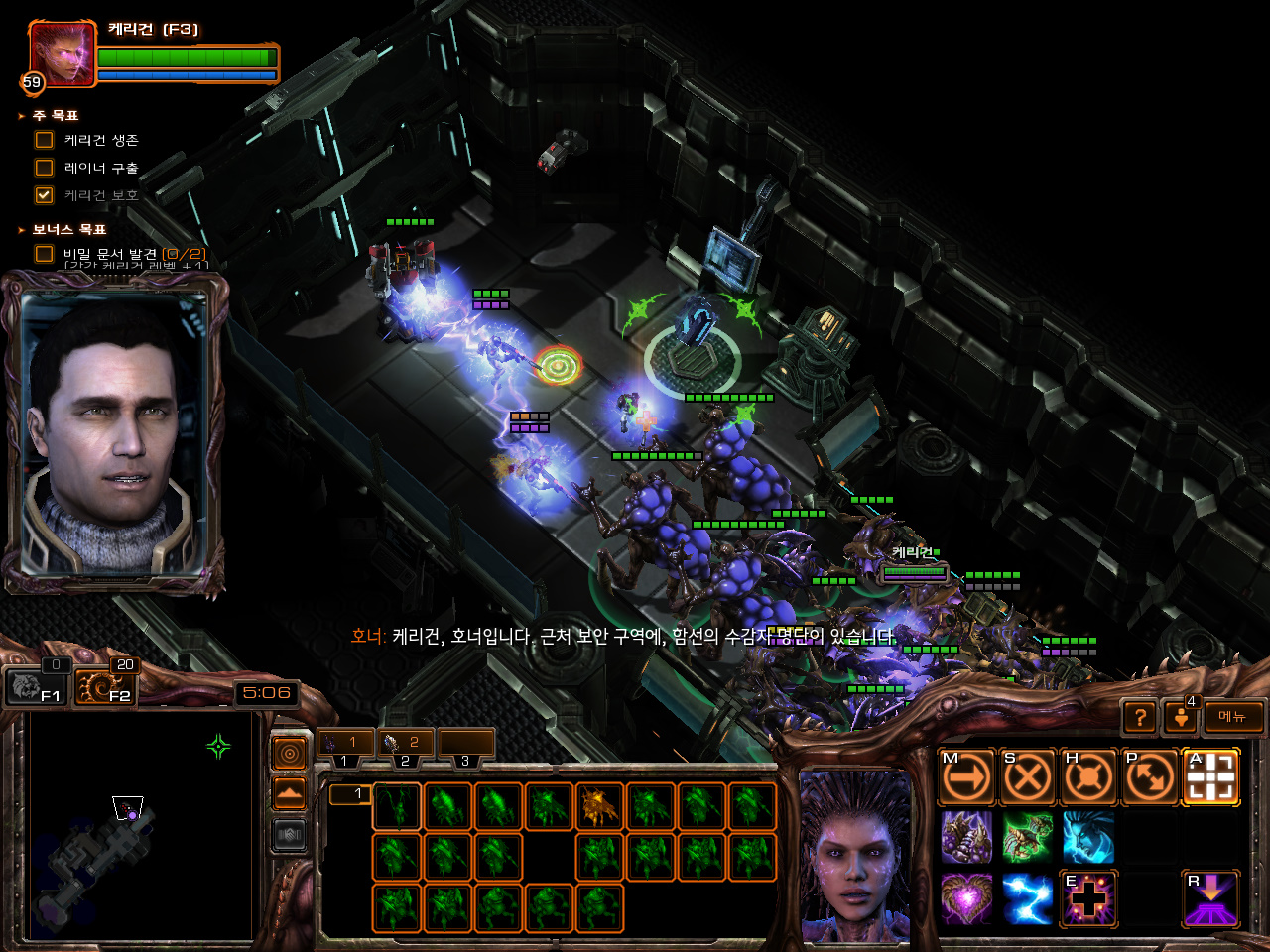Click the blue chain lightning ability icon

(x=1027, y=898)
